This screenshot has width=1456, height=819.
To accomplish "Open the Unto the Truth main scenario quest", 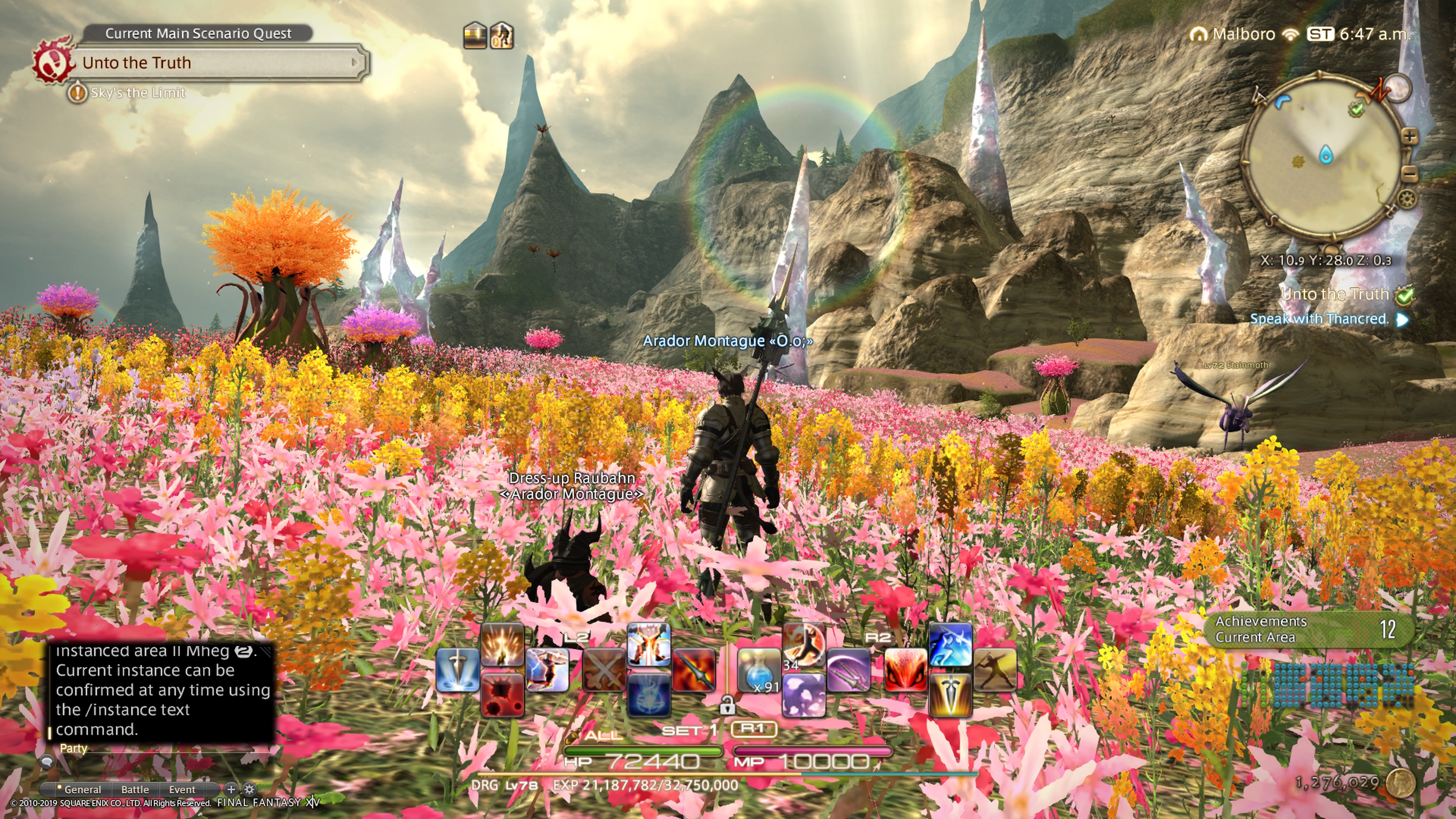I will tap(215, 63).
